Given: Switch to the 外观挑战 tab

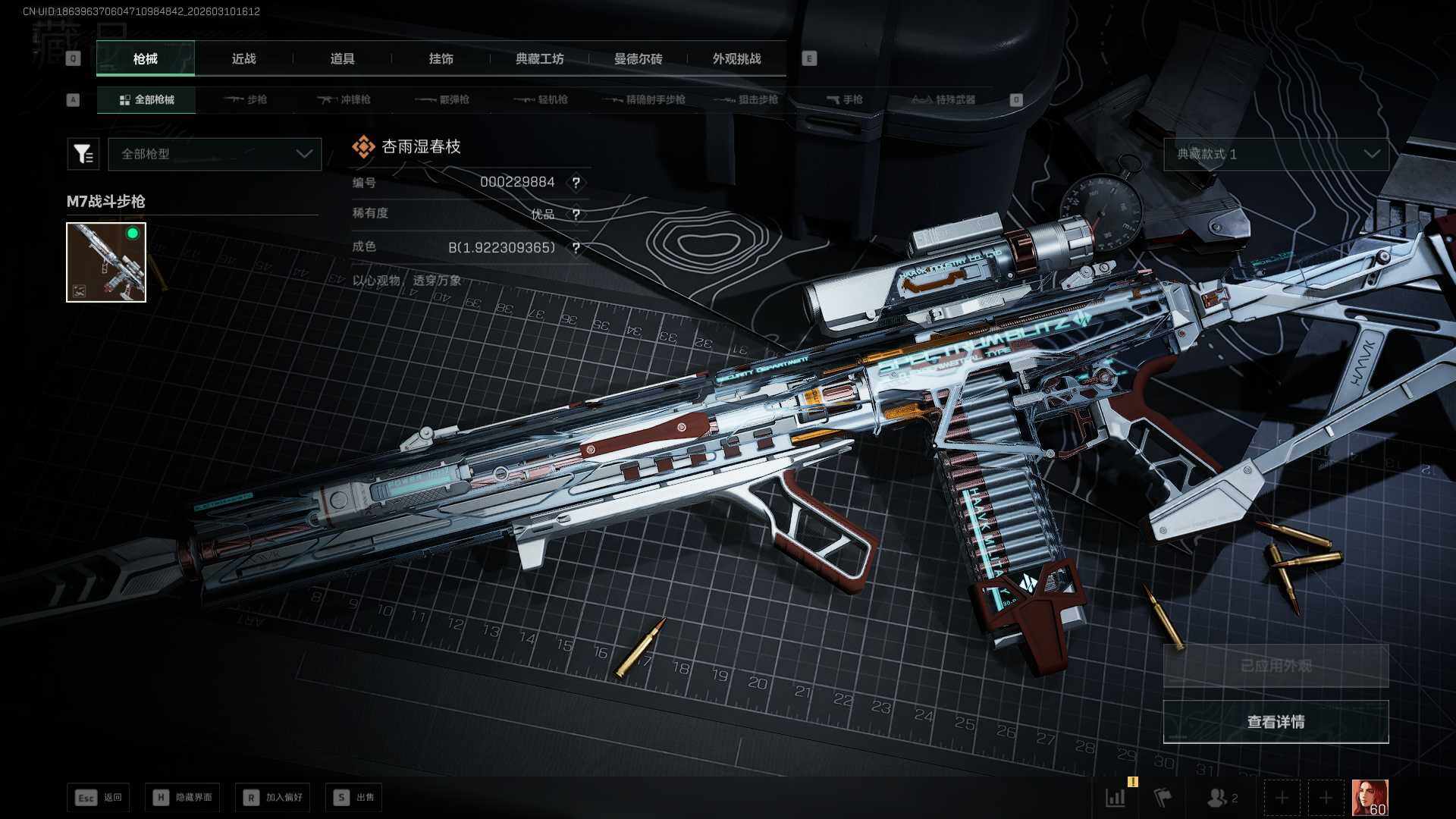Looking at the screenshot, I should 736,58.
